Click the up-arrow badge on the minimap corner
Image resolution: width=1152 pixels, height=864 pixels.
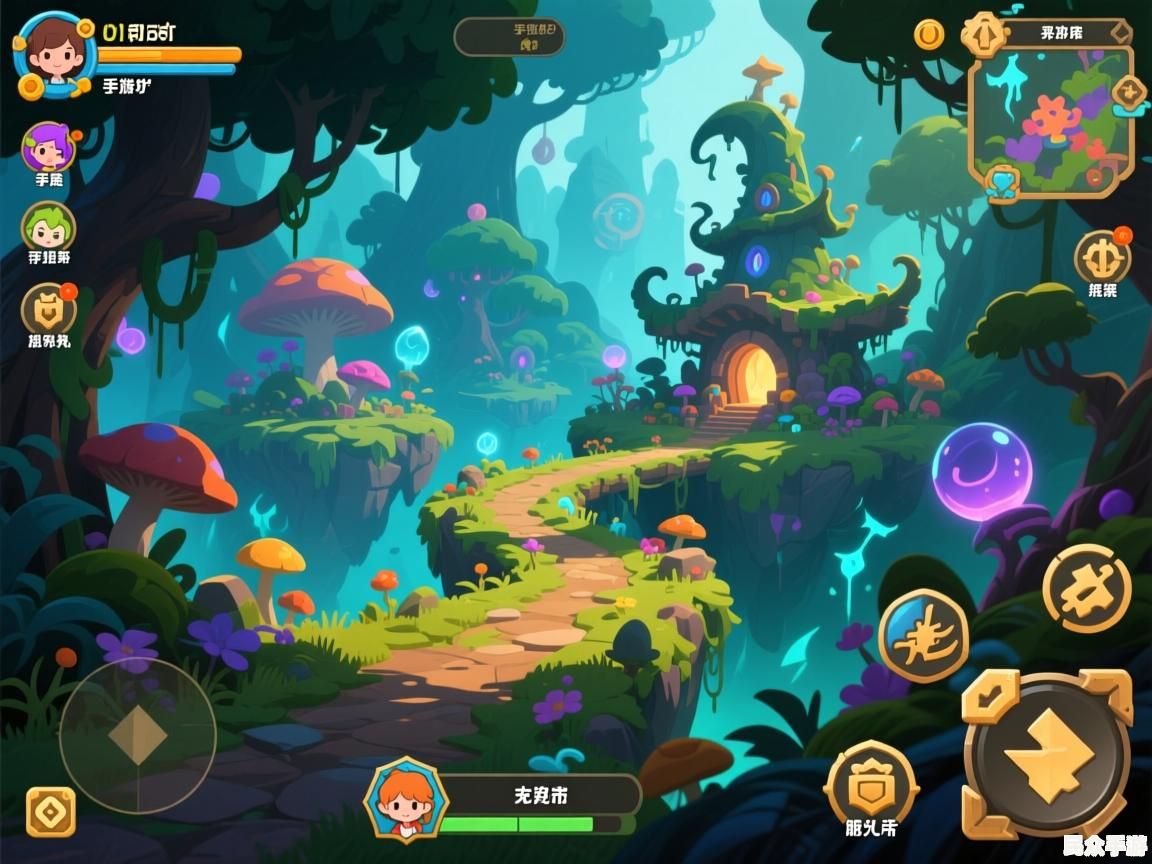point(982,35)
